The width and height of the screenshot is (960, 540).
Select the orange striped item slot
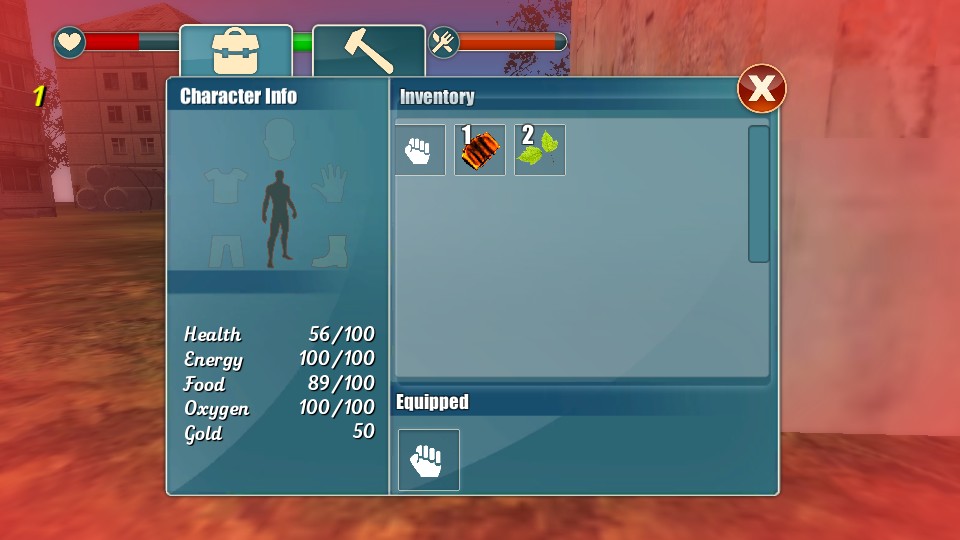[x=480, y=150]
